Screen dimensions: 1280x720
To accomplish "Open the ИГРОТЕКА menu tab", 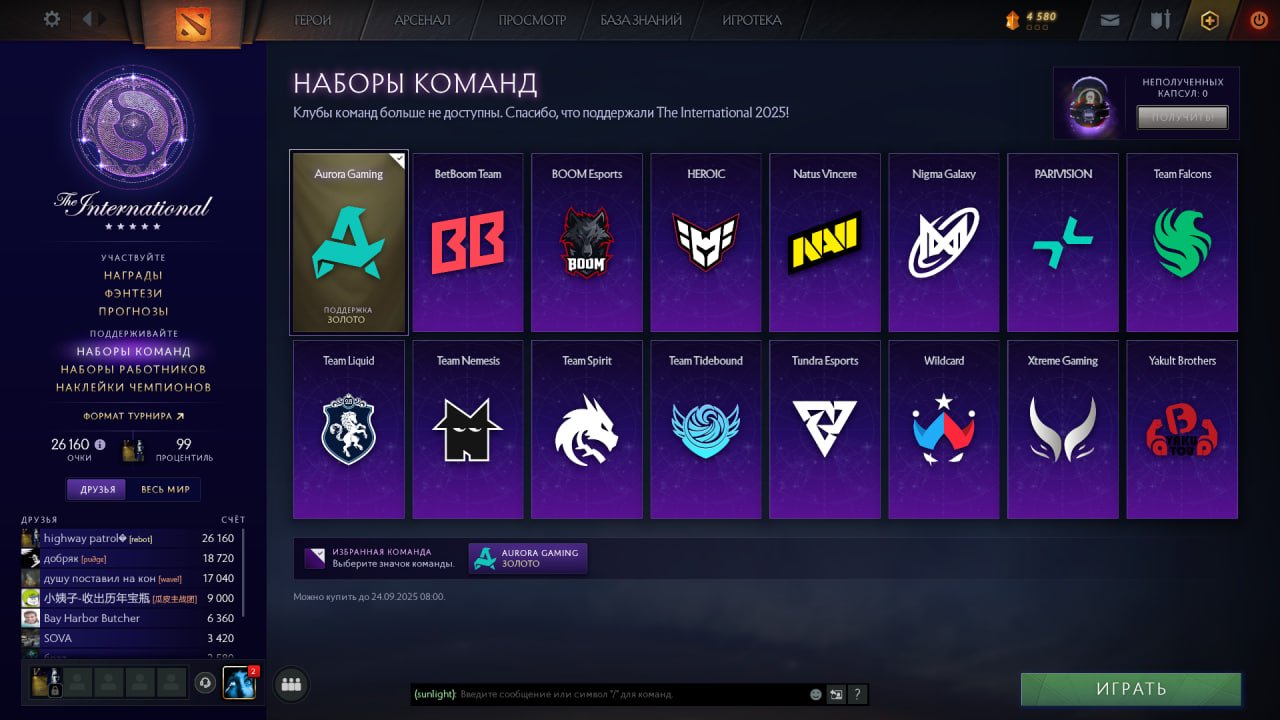I will tap(751, 19).
